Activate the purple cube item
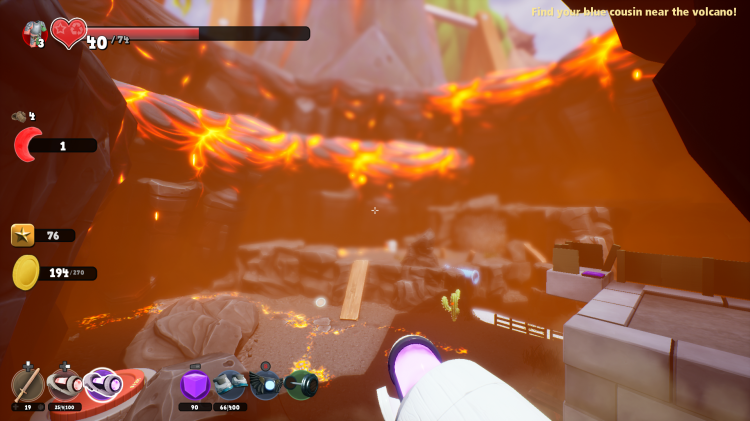Image resolution: width=750 pixels, height=421 pixels. pos(195,384)
